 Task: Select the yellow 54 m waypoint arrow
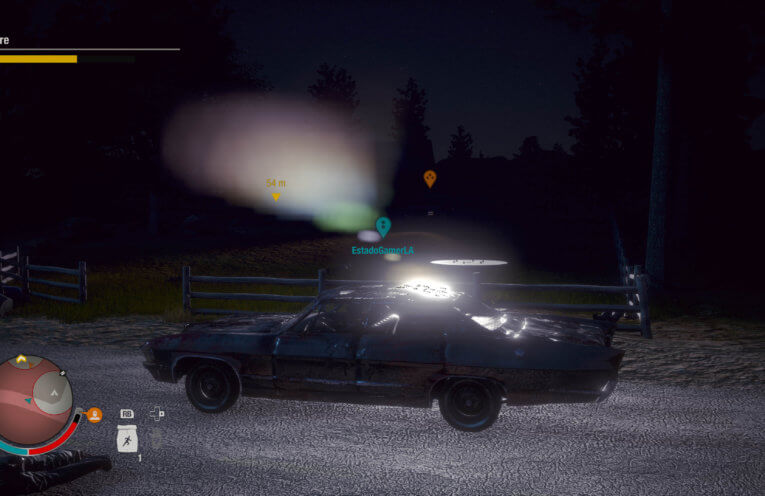click(276, 197)
